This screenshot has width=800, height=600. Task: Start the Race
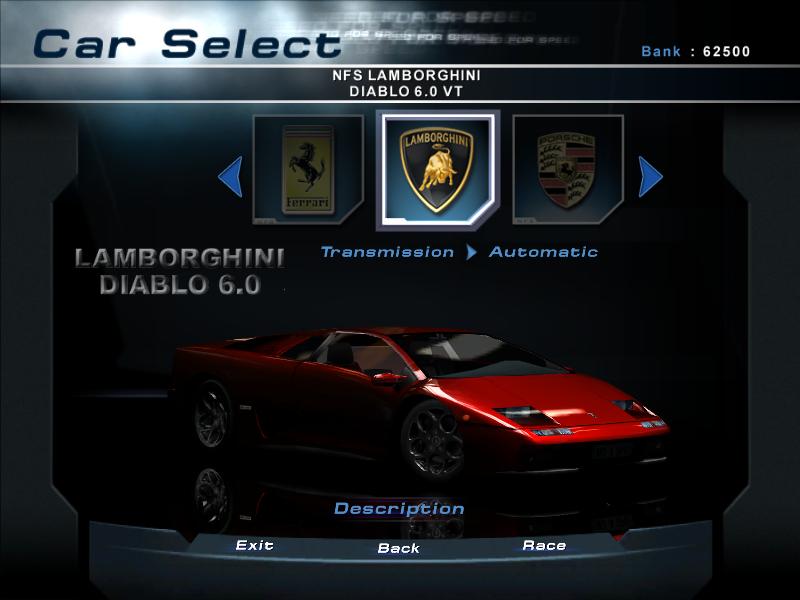[x=544, y=545]
